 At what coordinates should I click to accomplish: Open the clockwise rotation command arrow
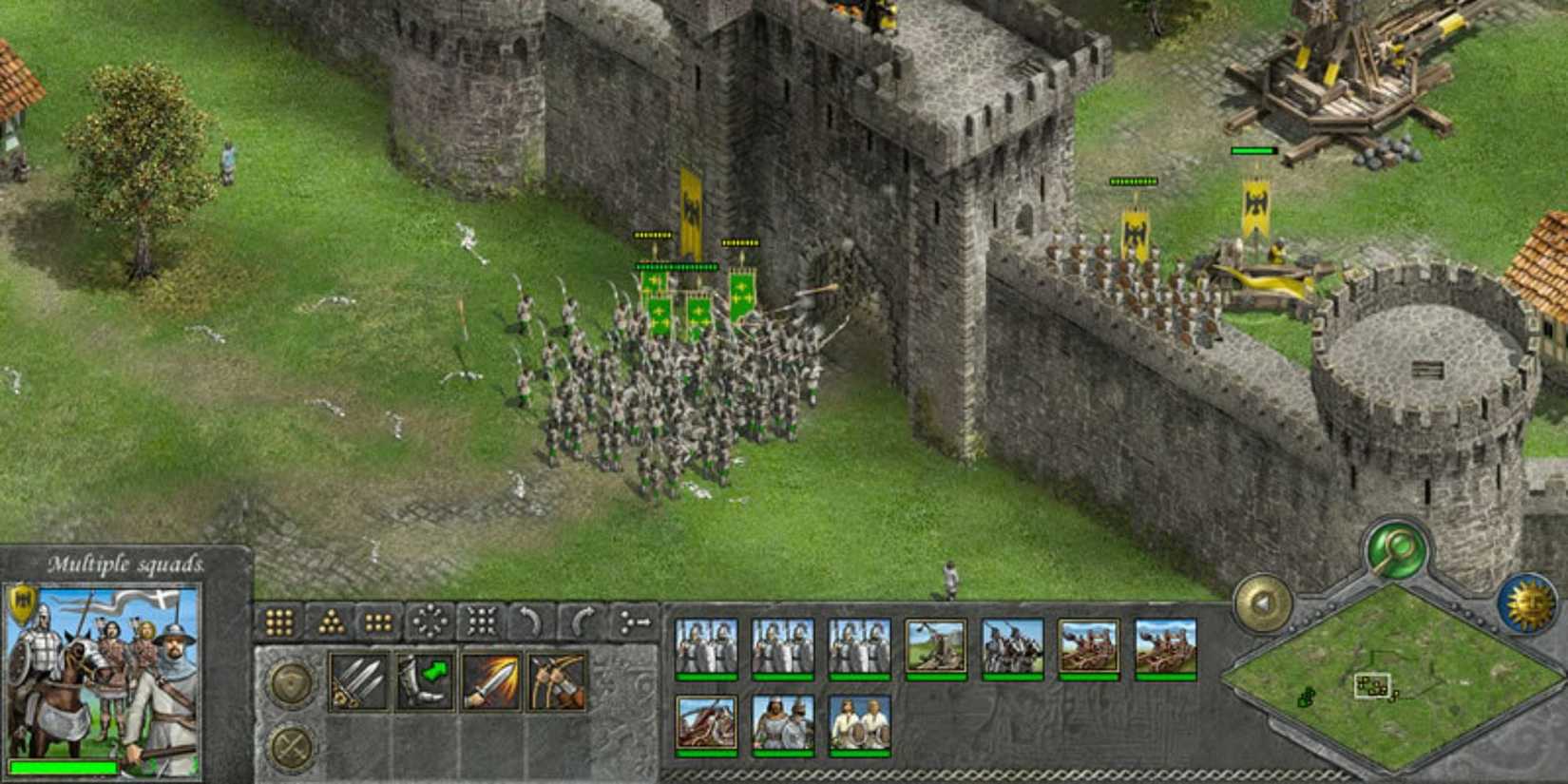[x=583, y=621]
